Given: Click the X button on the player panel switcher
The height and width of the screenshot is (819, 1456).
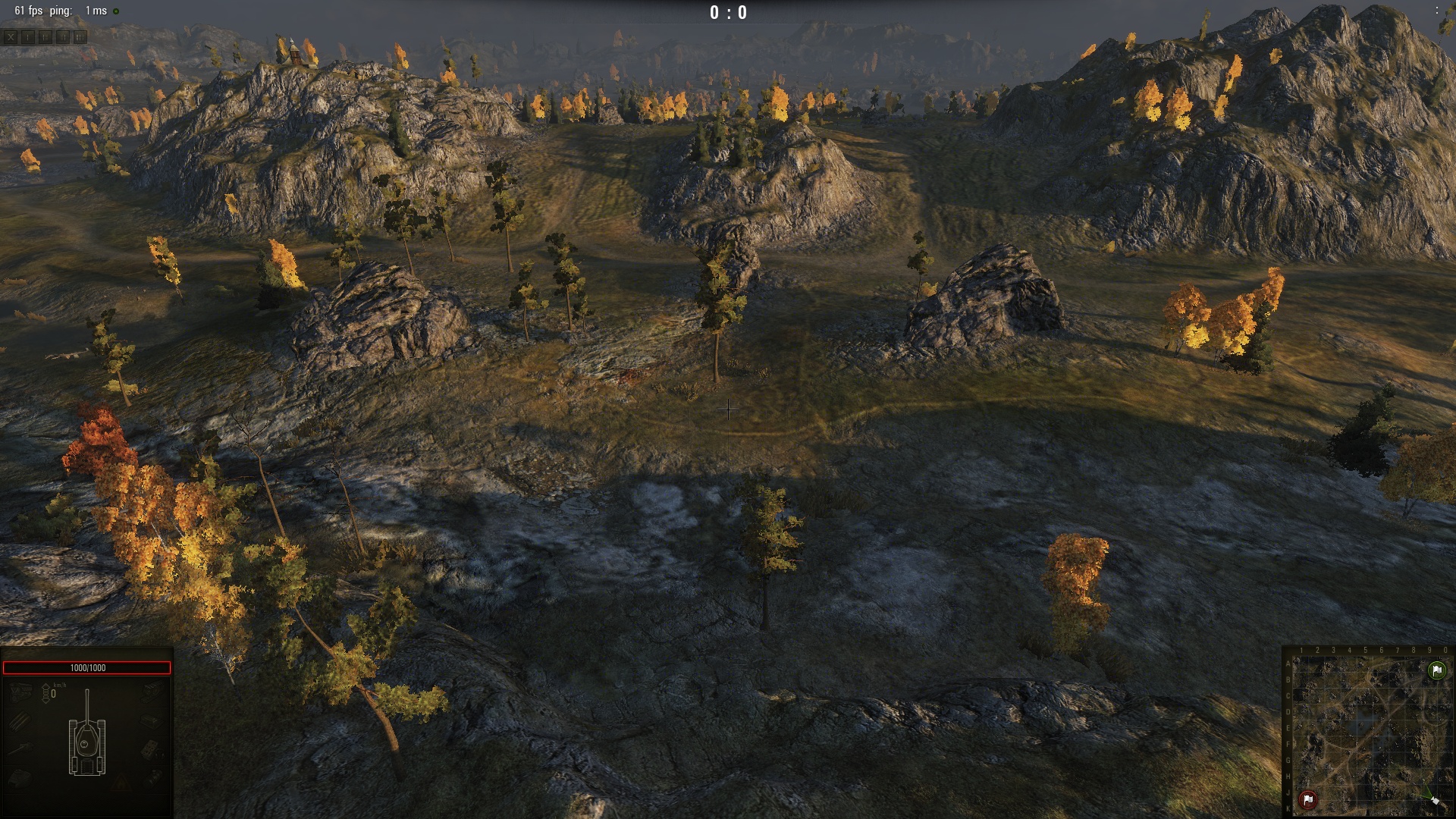Looking at the screenshot, I should [11, 36].
